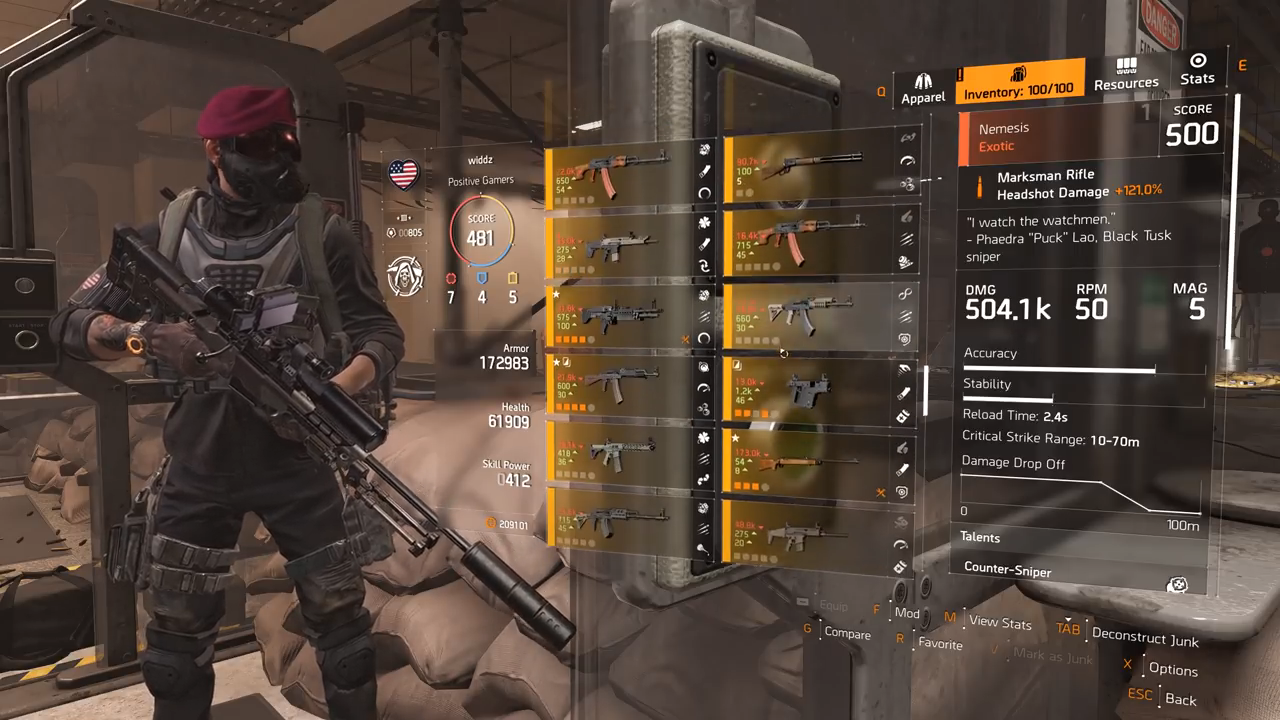The image size is (1280, 720).
Task: Open the Options menu
Action: (x=1172, y=669)
